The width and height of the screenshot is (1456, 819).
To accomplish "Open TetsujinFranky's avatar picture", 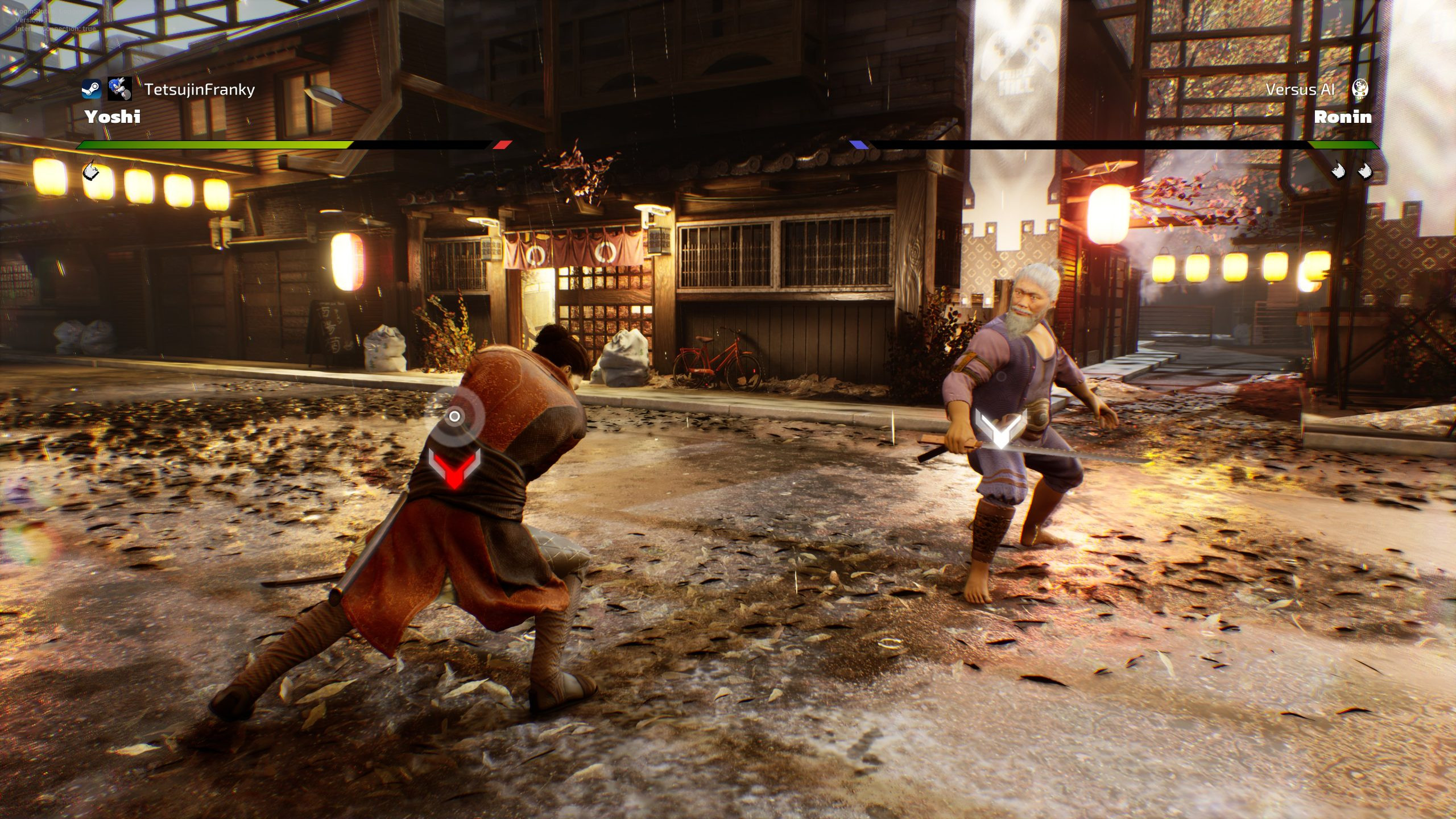I will click(120, 89).
